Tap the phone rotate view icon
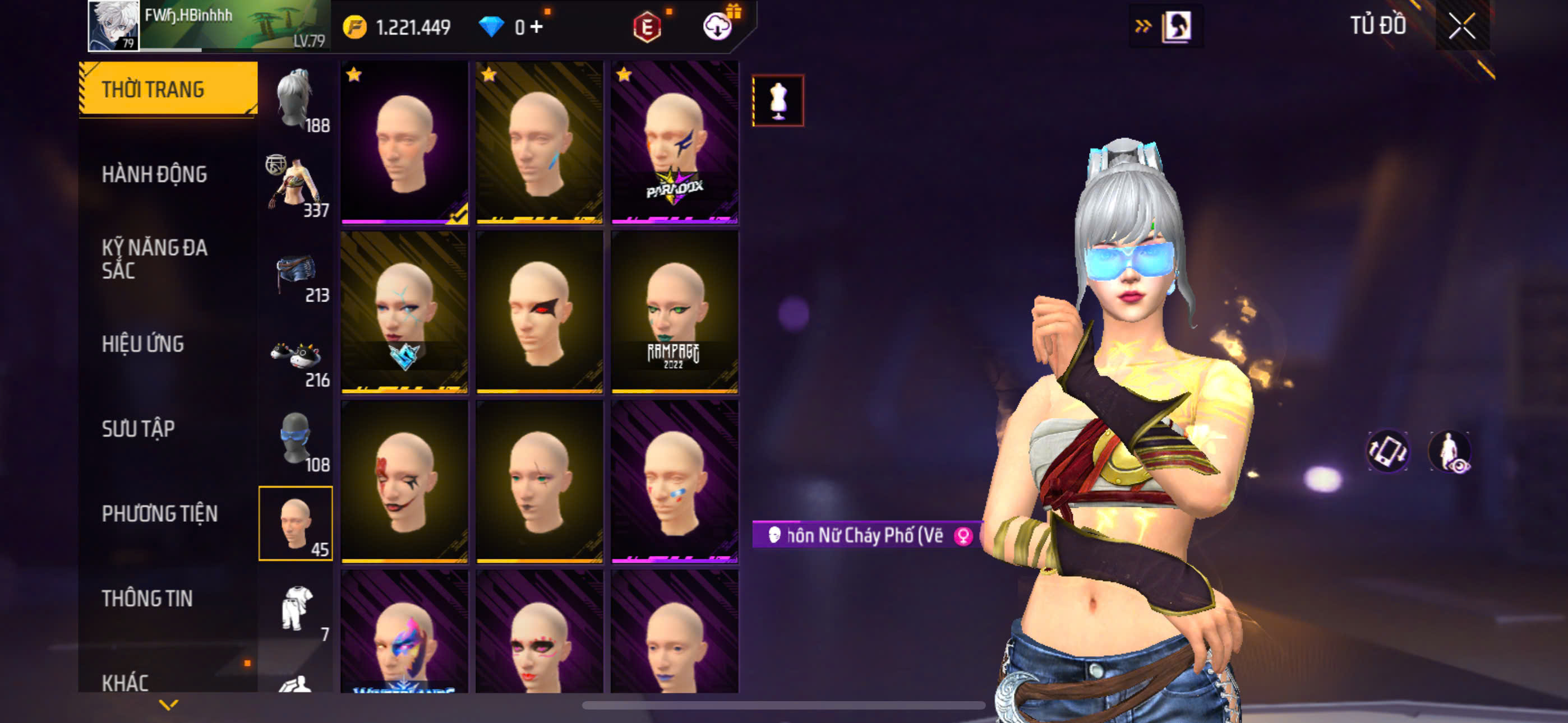 click(1388, 452)
